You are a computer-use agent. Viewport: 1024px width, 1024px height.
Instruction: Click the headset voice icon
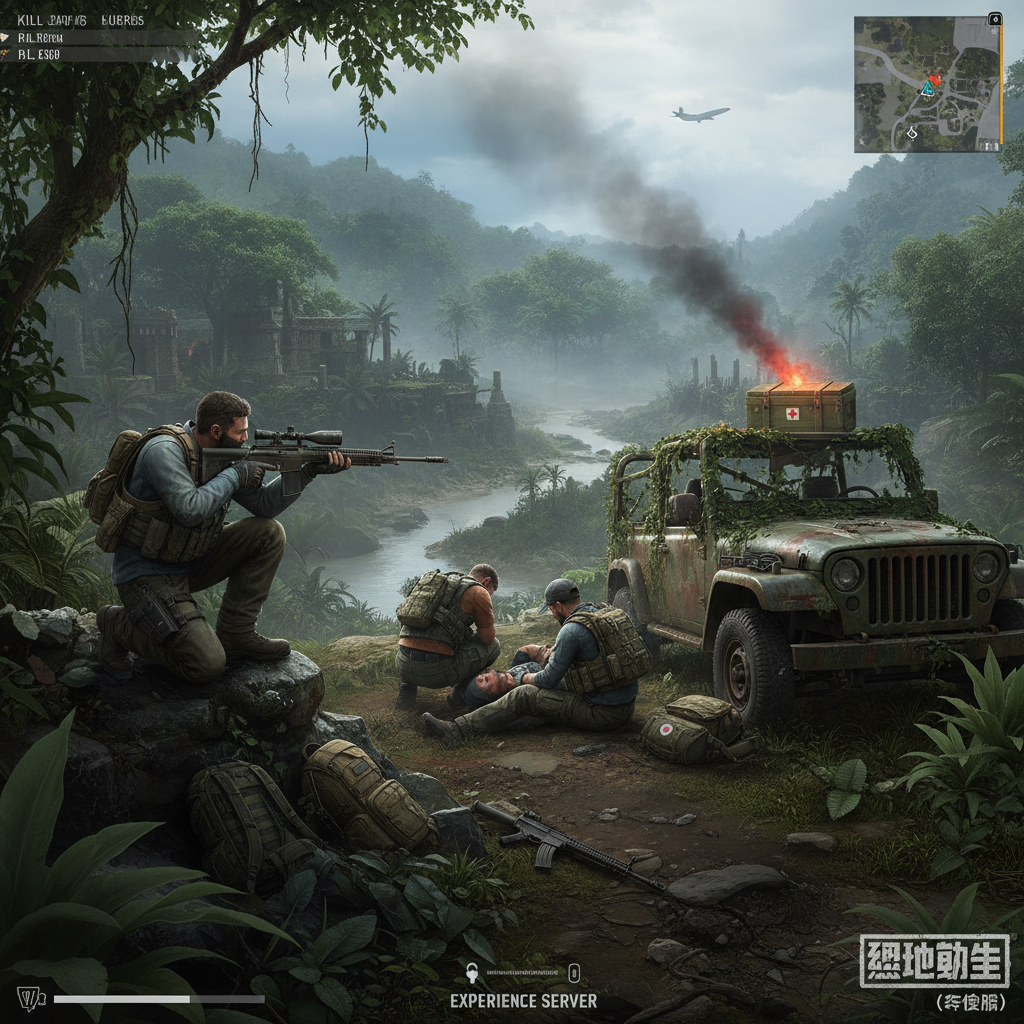tap(472, 972)
